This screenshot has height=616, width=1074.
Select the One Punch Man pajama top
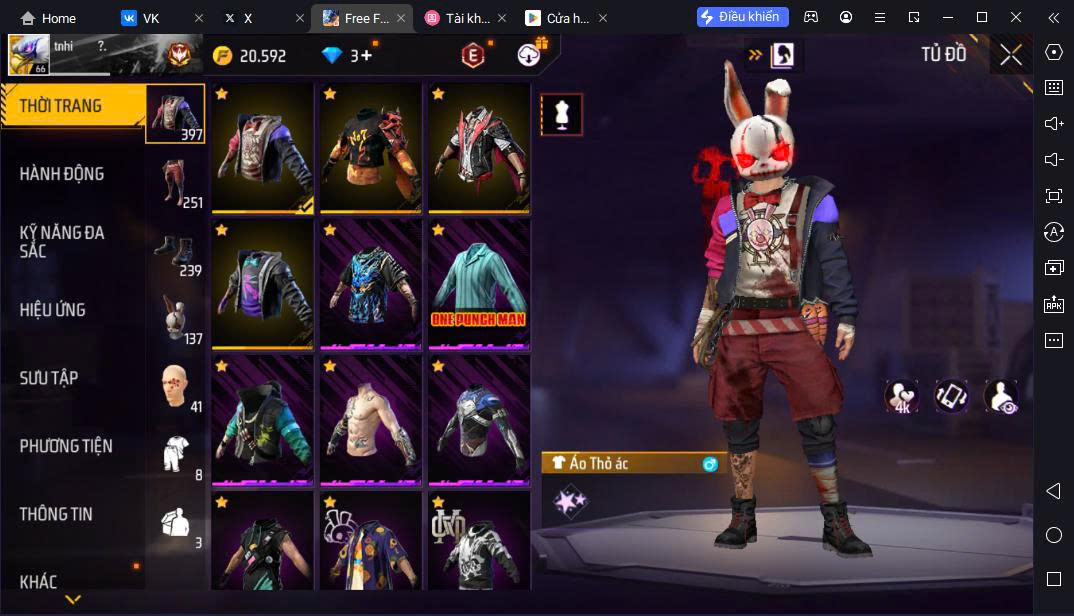pyautogui.click(x=479, y=284)
